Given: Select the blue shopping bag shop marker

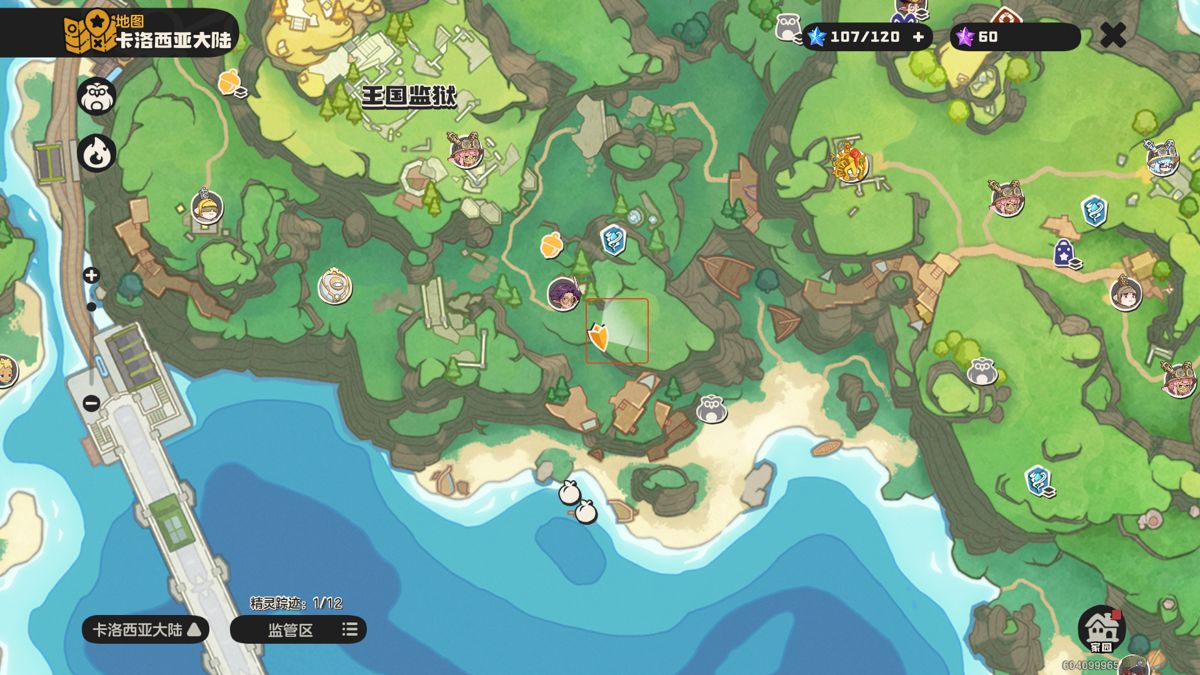Looking at the screenshot, I should 1065,254.
